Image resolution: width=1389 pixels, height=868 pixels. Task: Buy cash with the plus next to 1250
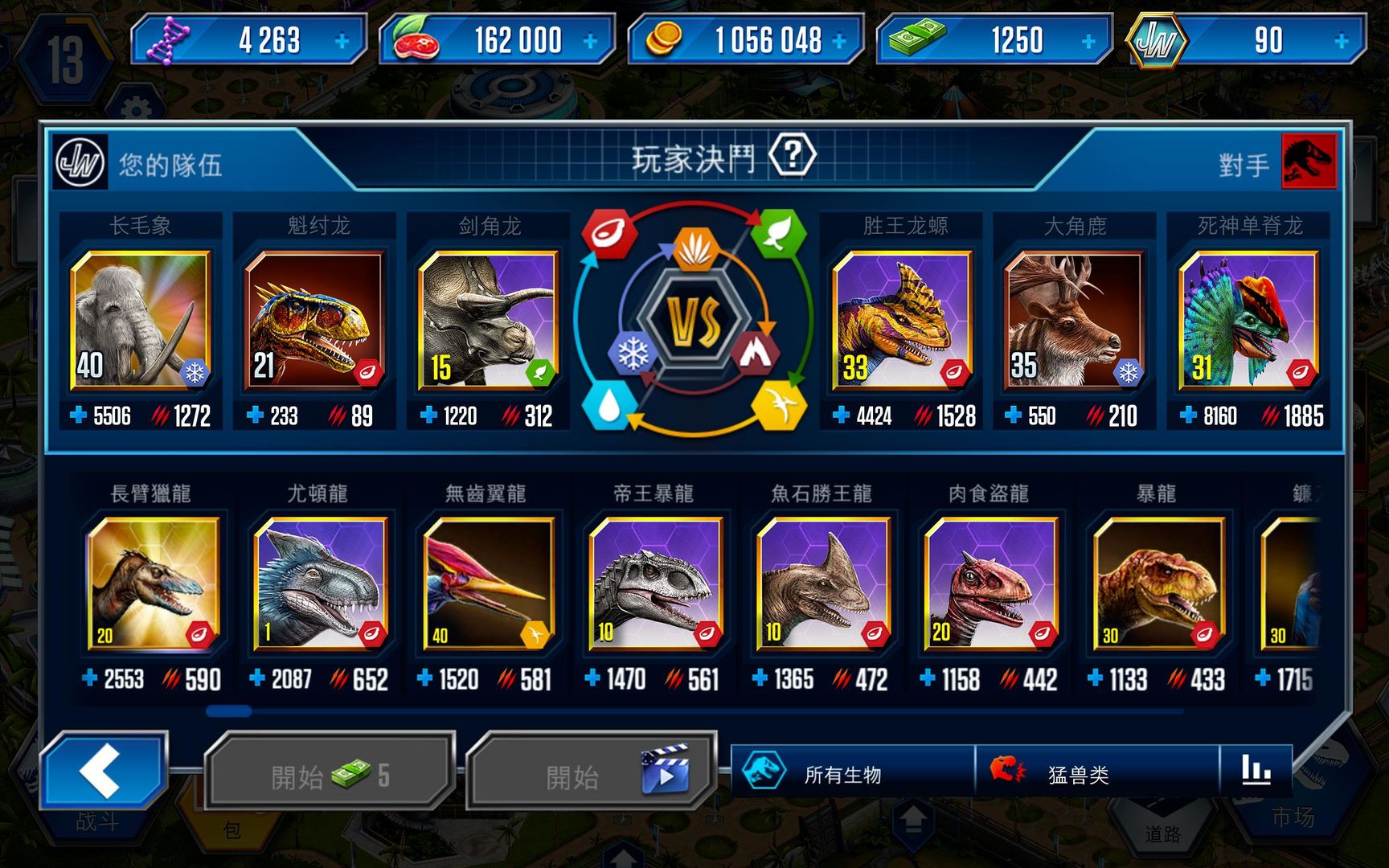click(x=1087, y=39)
